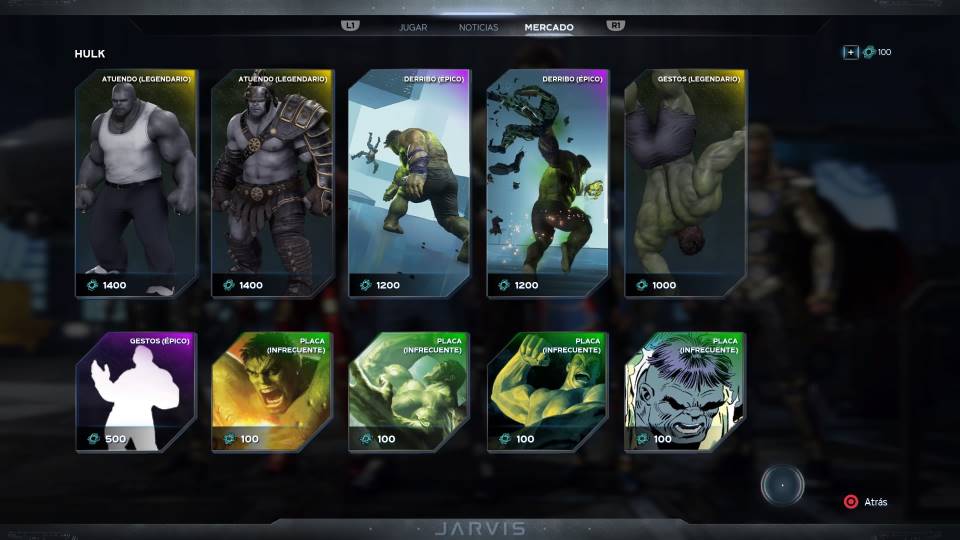The width and height of the screenshot is (960, 540).
Task: Choose the nameplate of Hulk lifting rock
Action: 409,392
